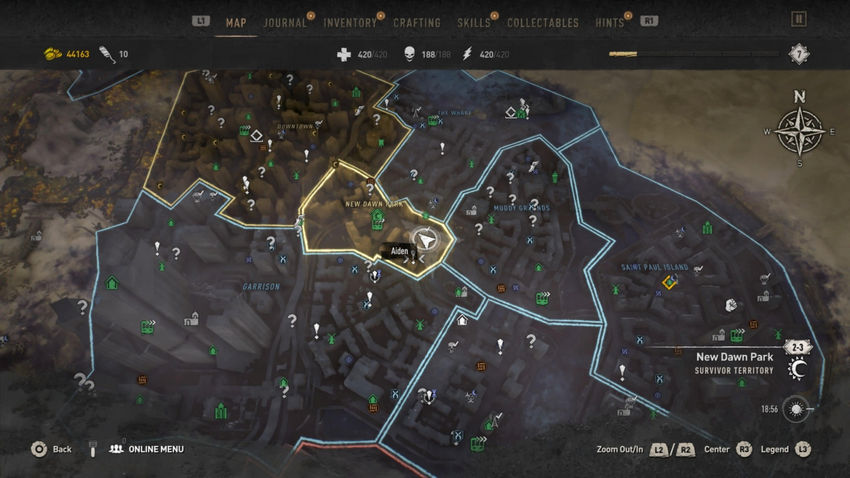
Task: Click the pause icon in the top bar
Action: pyautogui.click(x=798, y=19)
